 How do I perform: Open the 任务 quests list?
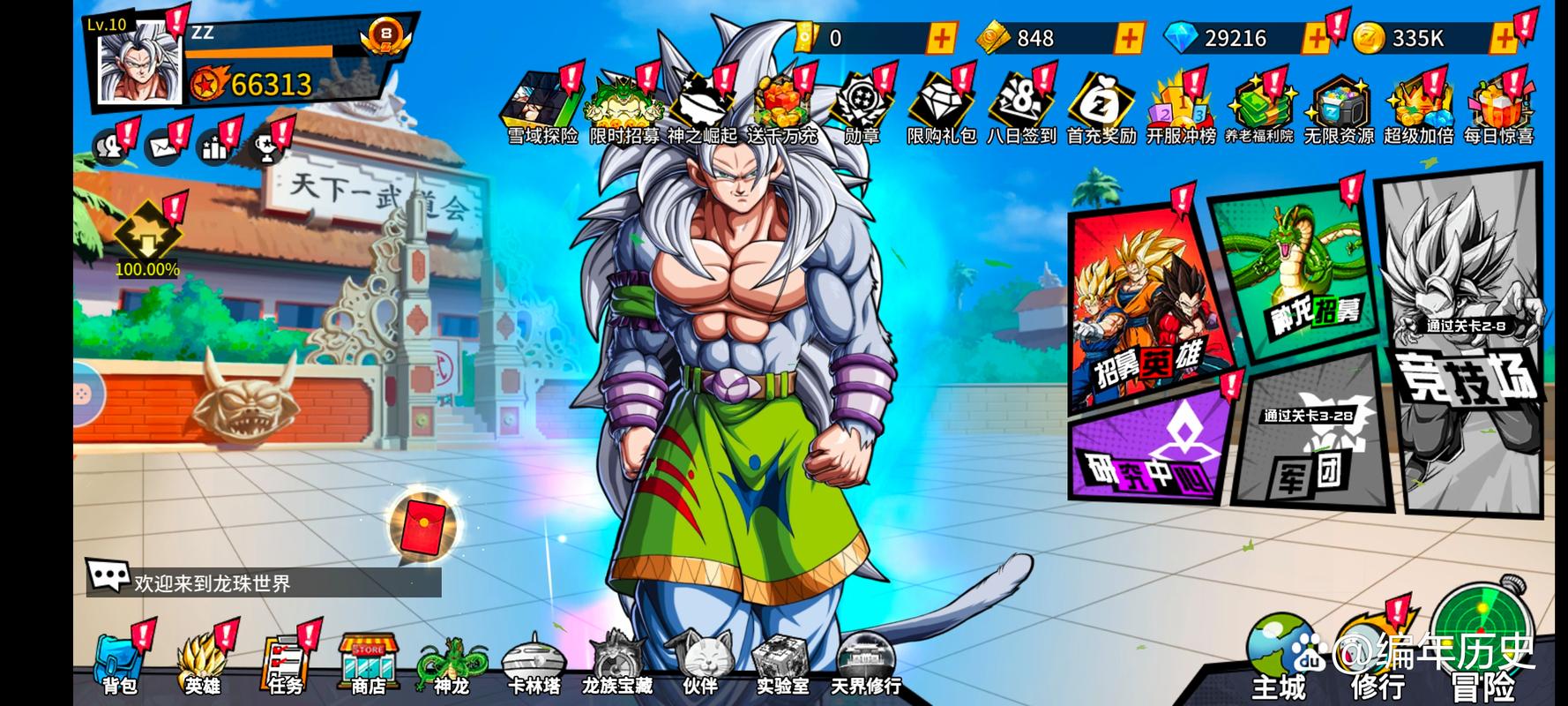[x=284, y=664]
